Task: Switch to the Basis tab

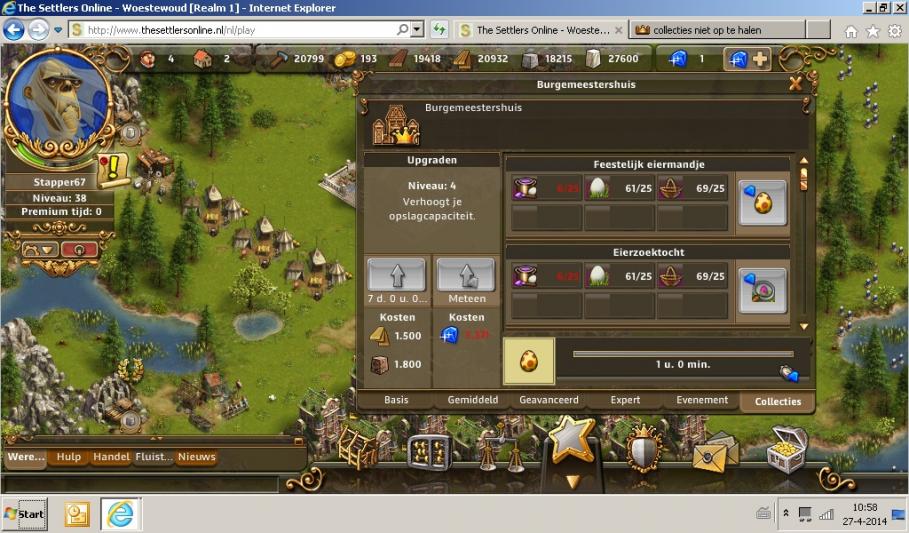Action: point(396,400)
